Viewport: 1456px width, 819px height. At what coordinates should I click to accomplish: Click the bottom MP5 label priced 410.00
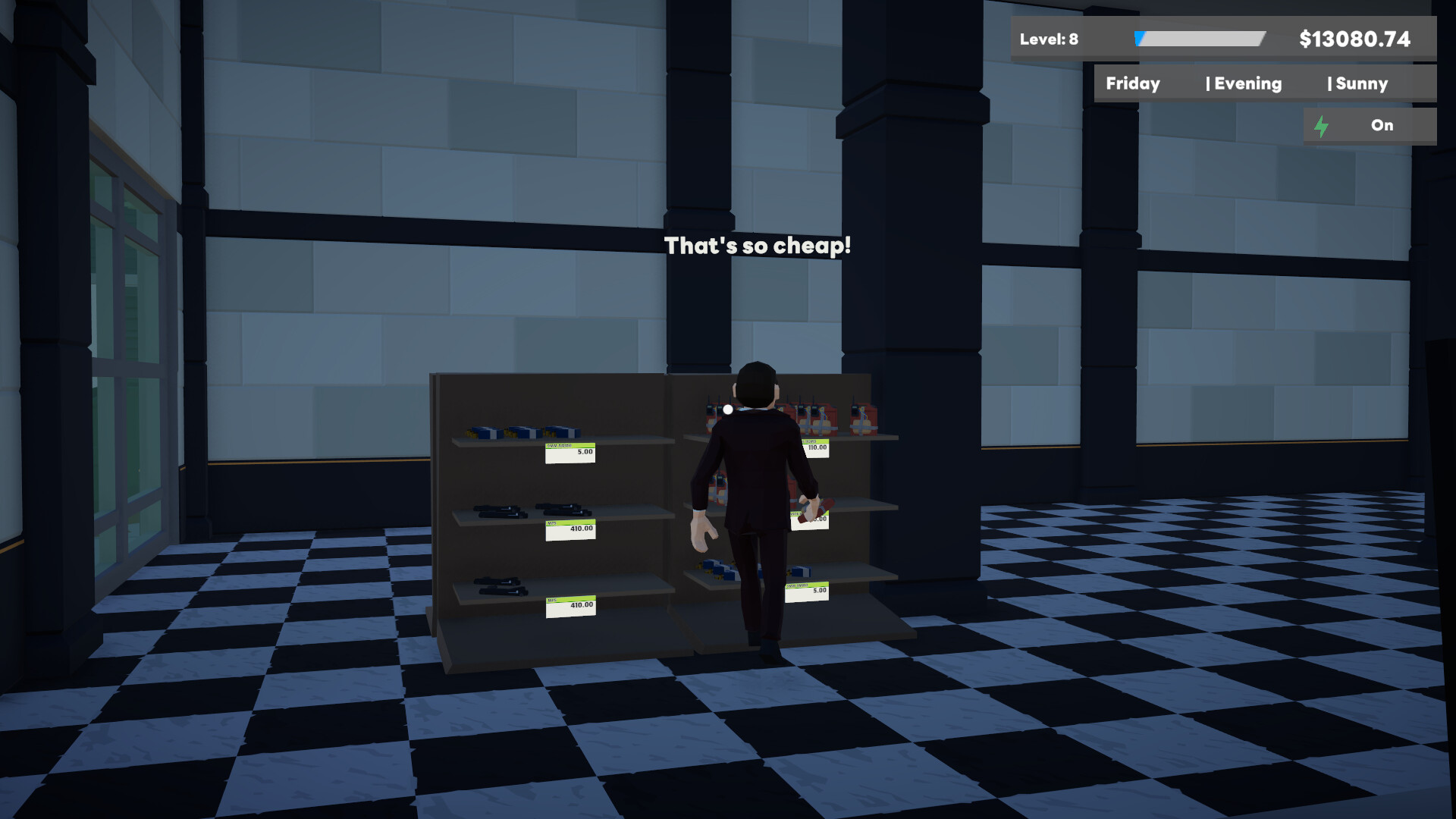point(570,606)
